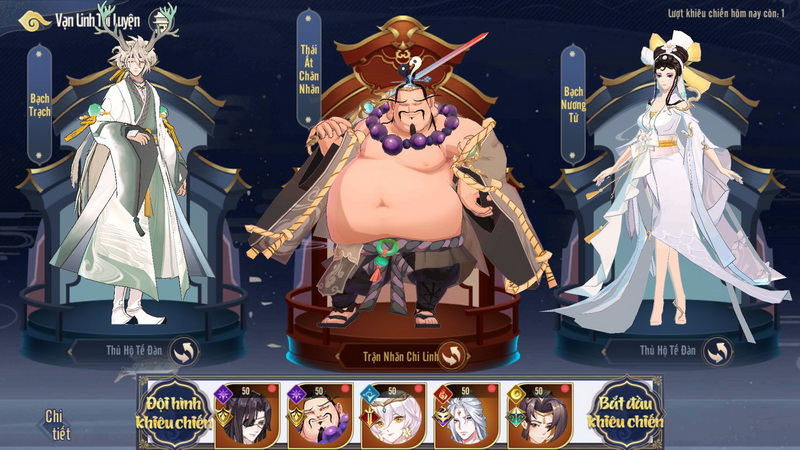Select the bearded hero with purple beads portrait

tap(320, 416)
